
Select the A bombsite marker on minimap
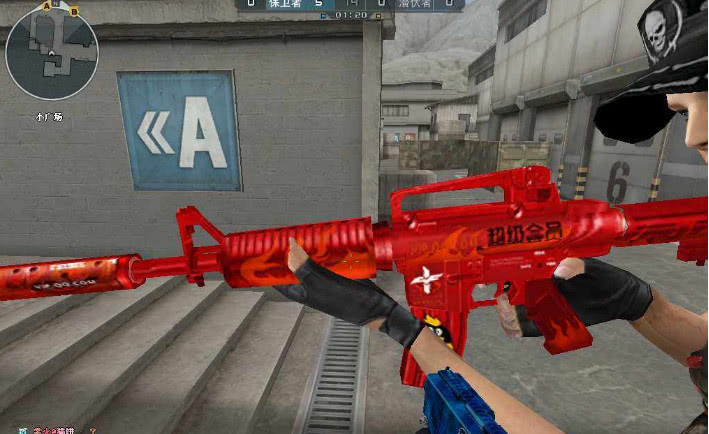(46, 6)
